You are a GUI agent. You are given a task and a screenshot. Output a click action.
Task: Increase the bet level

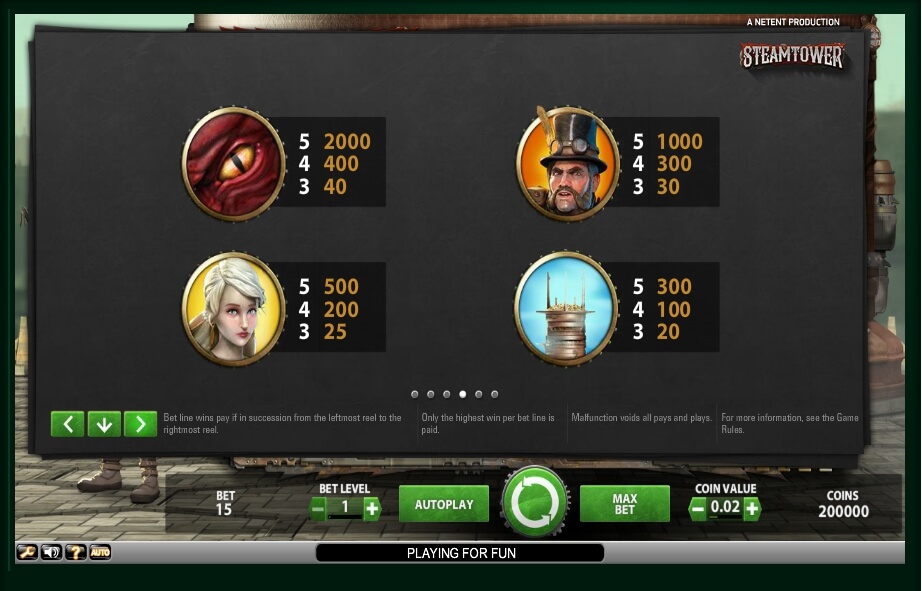point(372,508)
